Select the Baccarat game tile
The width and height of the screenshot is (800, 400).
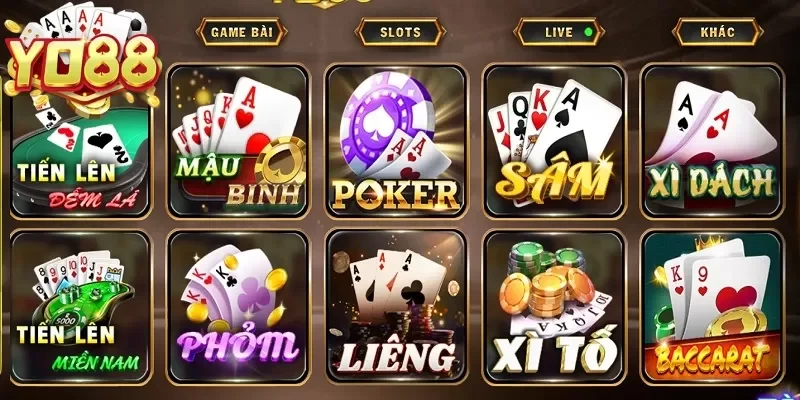711,305
